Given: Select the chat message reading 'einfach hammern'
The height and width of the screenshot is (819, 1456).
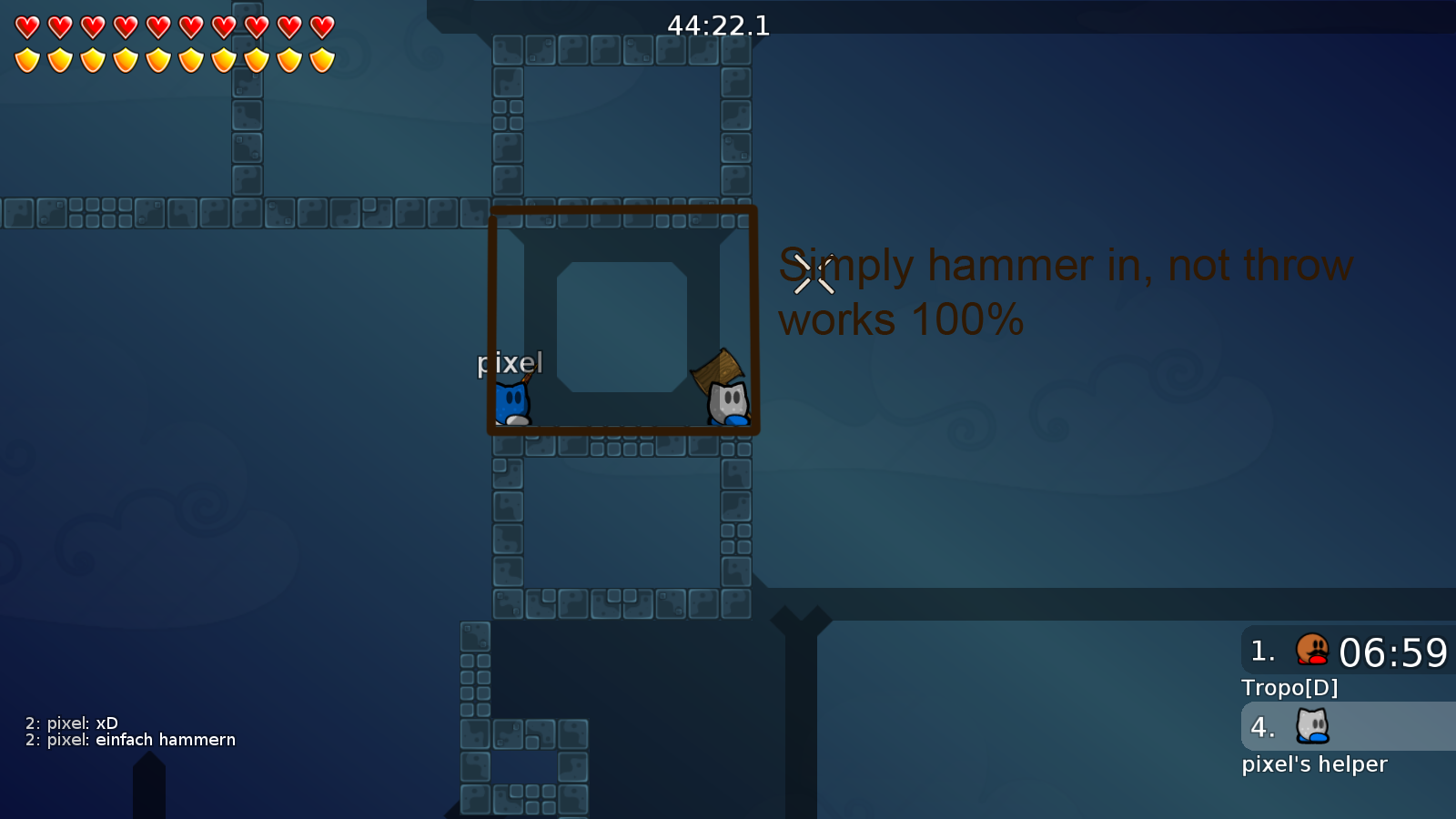Looking at the screenshot, I should pos(164,740).
